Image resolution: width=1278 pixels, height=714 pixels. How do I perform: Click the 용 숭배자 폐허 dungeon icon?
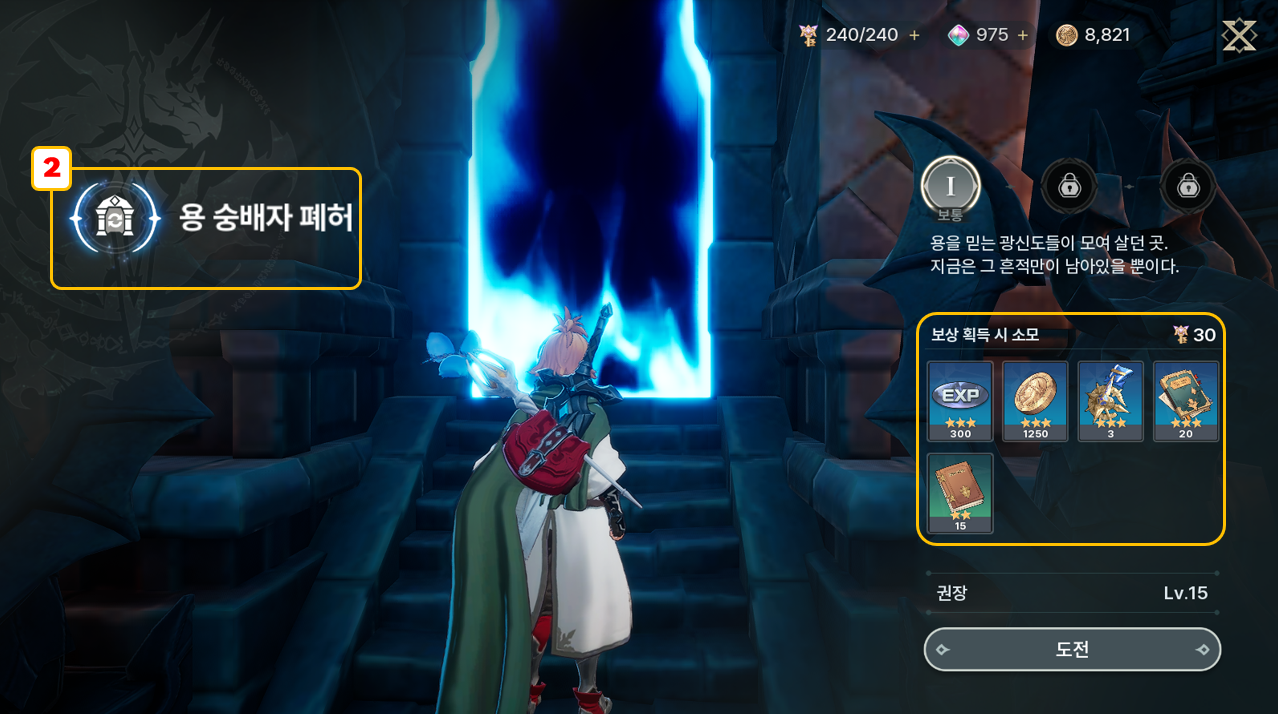(x=115, y=219)
